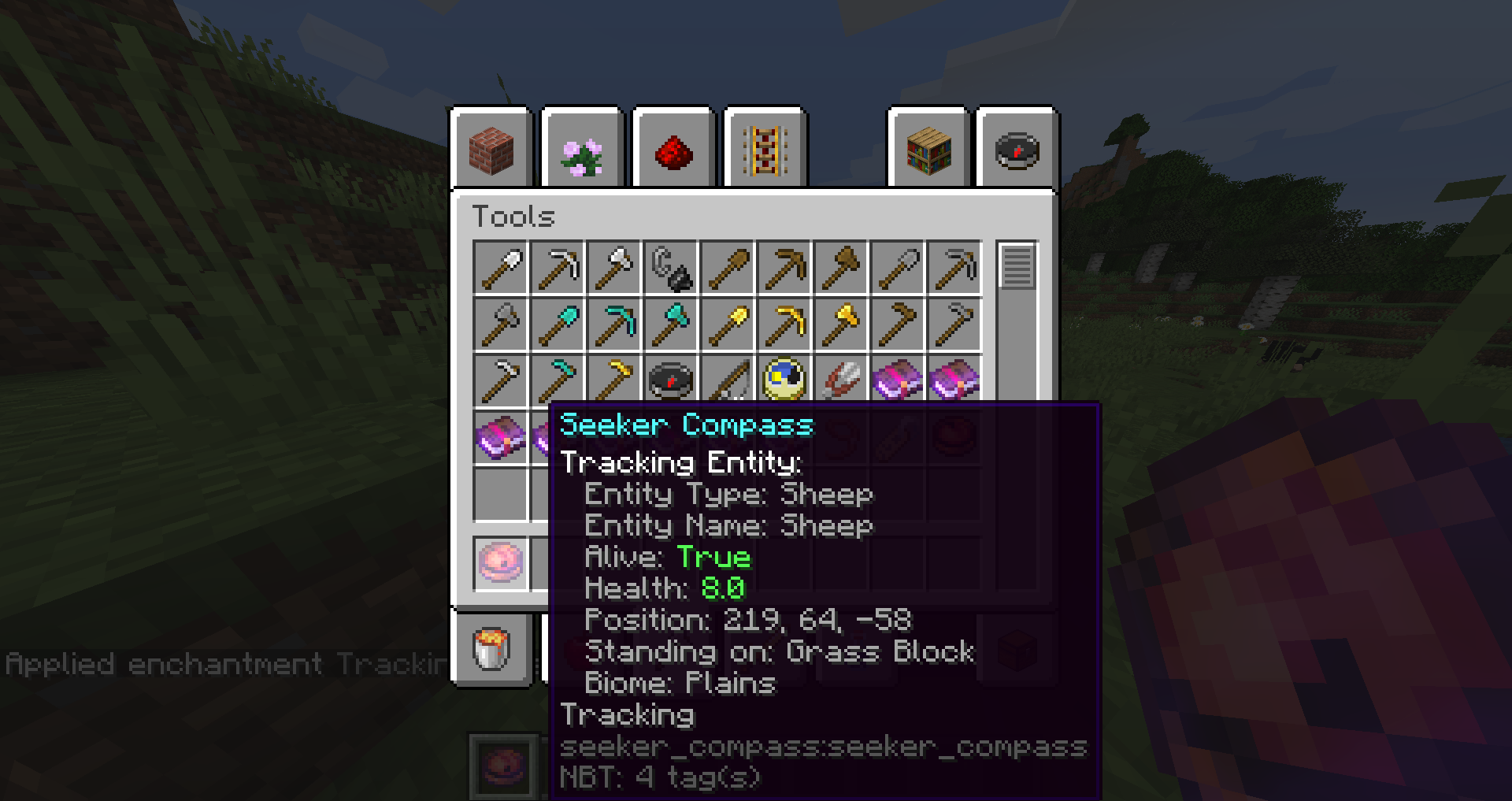Open the Miscellaneous lava bucket tab
The image size is (1512, 801).
pyautogui.click(x=492, y=650)
